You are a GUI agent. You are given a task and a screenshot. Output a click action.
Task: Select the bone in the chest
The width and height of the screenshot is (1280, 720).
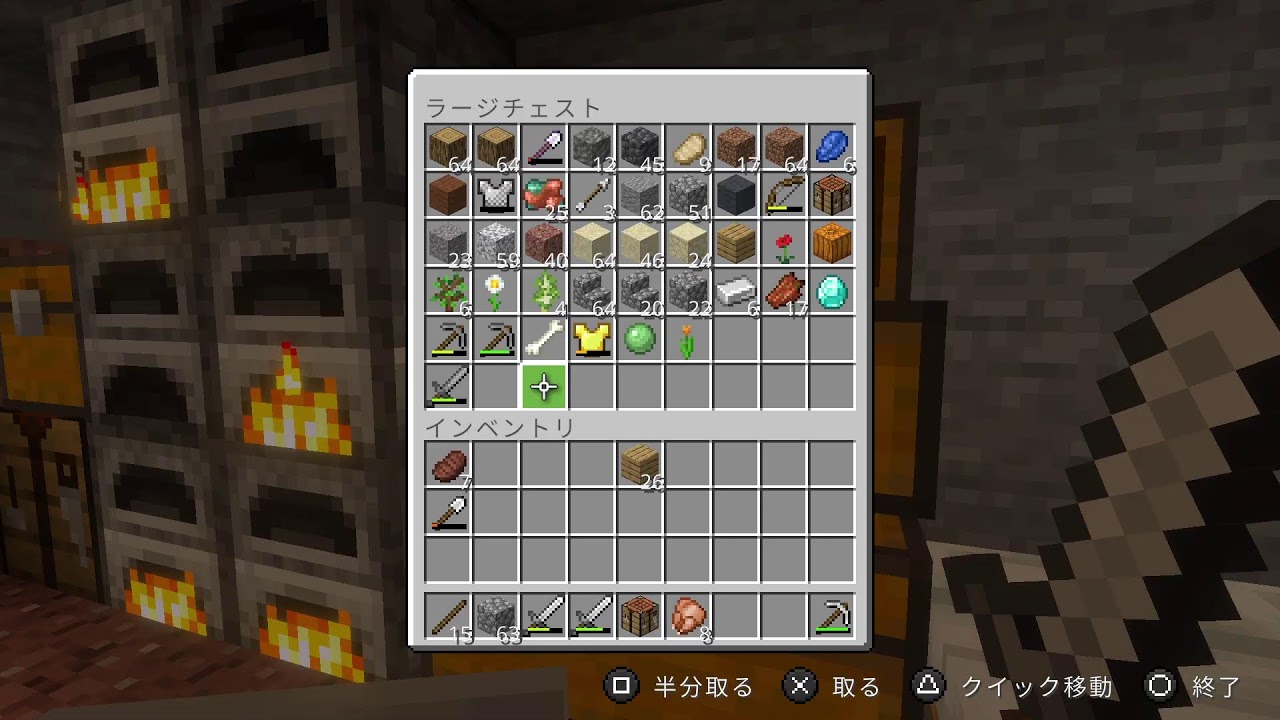tap(544, 340)
